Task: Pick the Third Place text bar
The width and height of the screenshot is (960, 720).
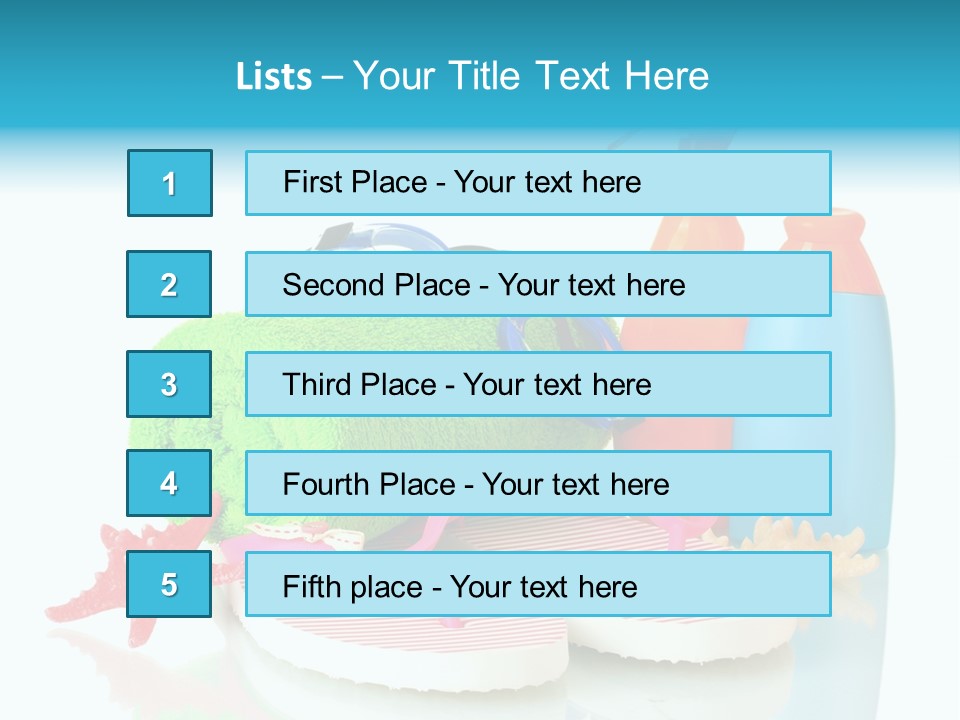Action: point(538,384)
